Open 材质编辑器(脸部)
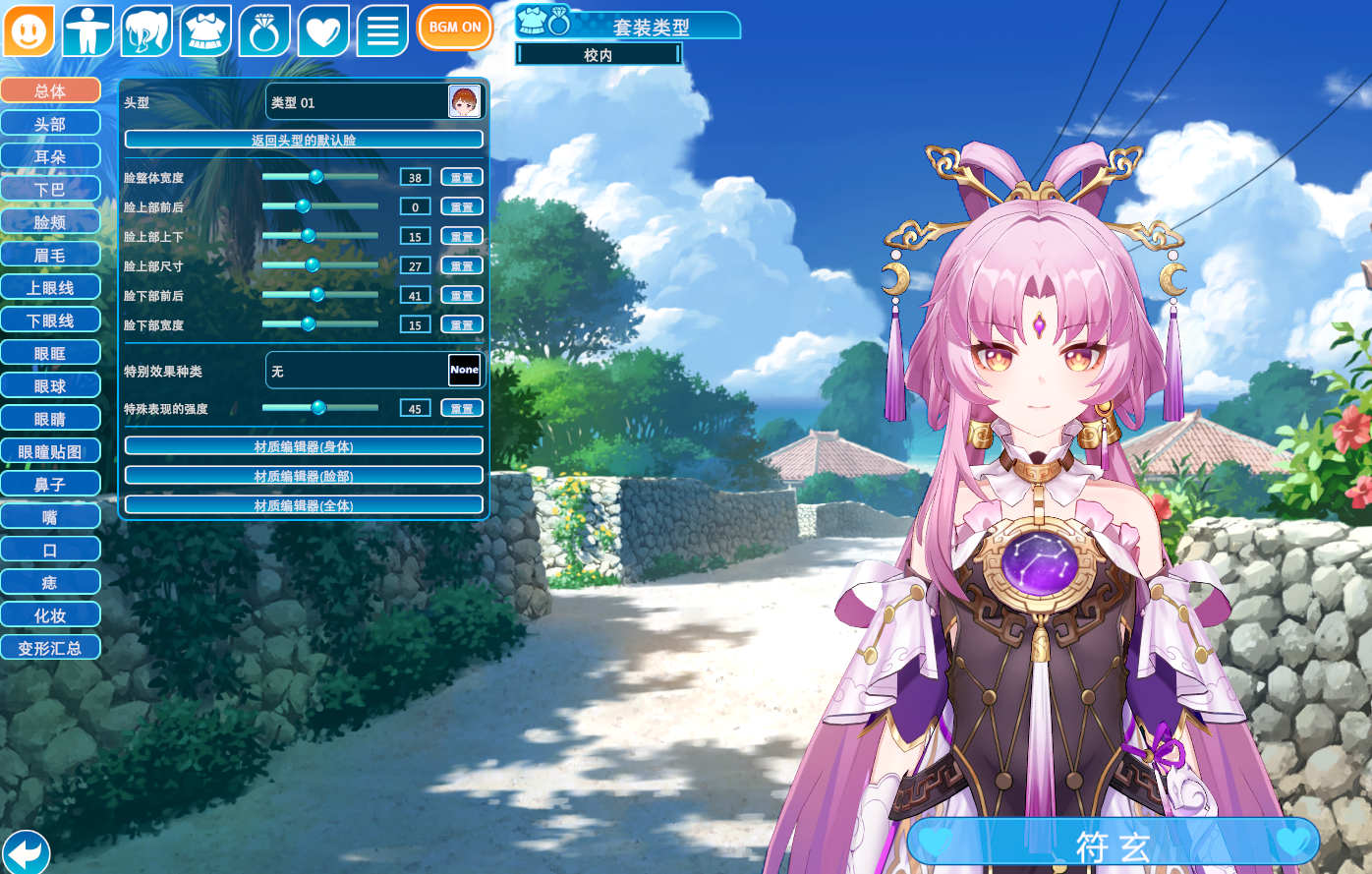1372x874 pixels. point(304,476)
